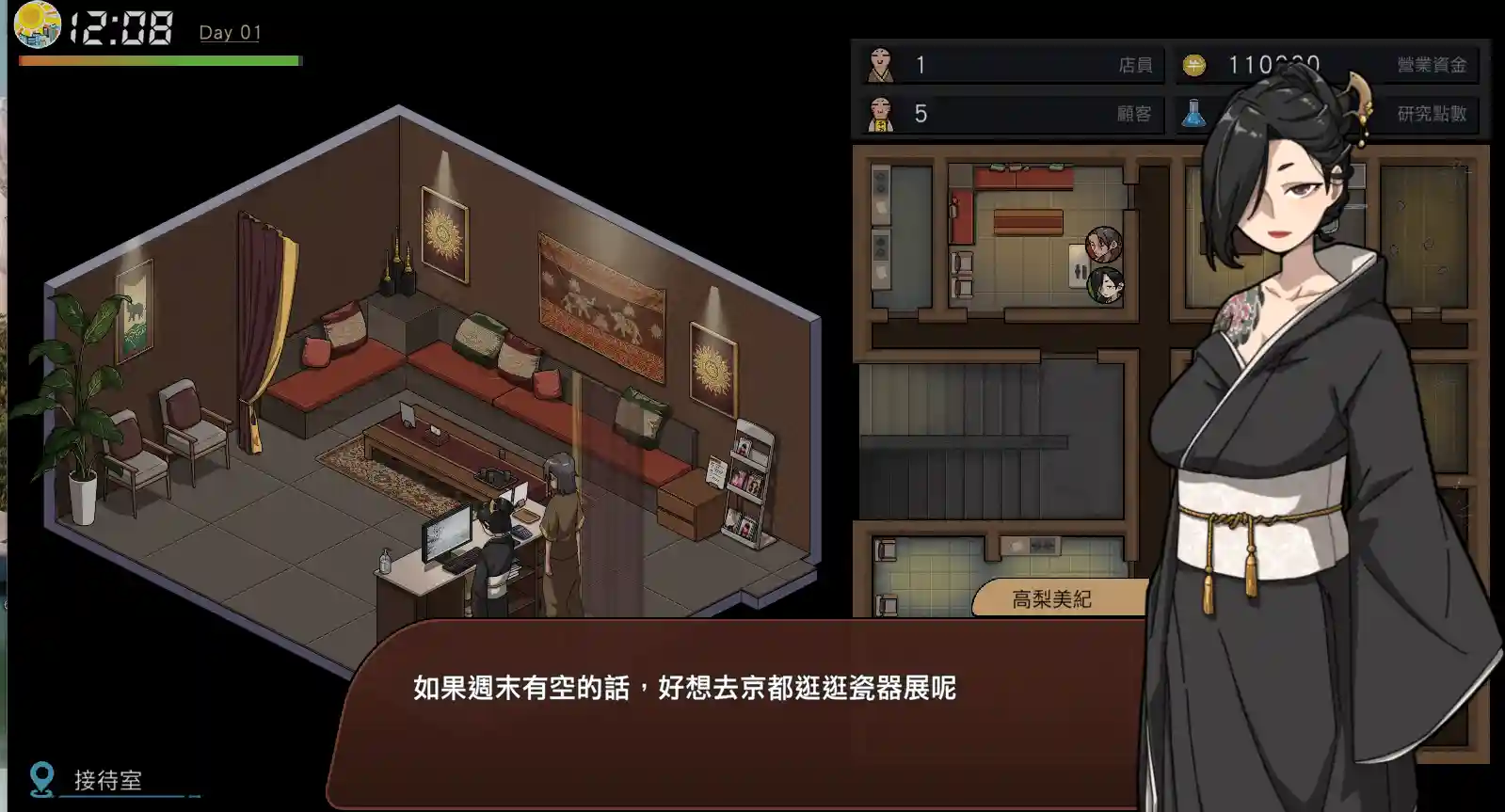Click the 高梨美紀 name banner

coord(1052,597)
